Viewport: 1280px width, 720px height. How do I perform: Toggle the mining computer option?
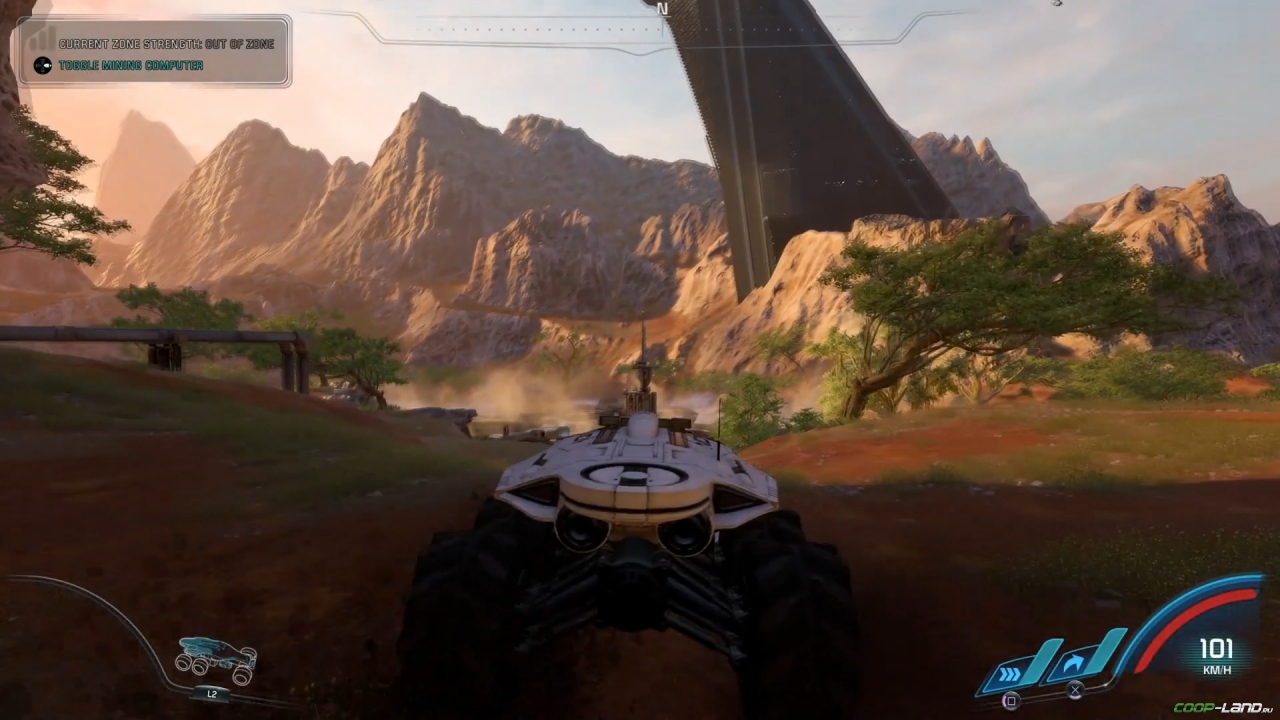pyautogui.click(x=130, y=66)
